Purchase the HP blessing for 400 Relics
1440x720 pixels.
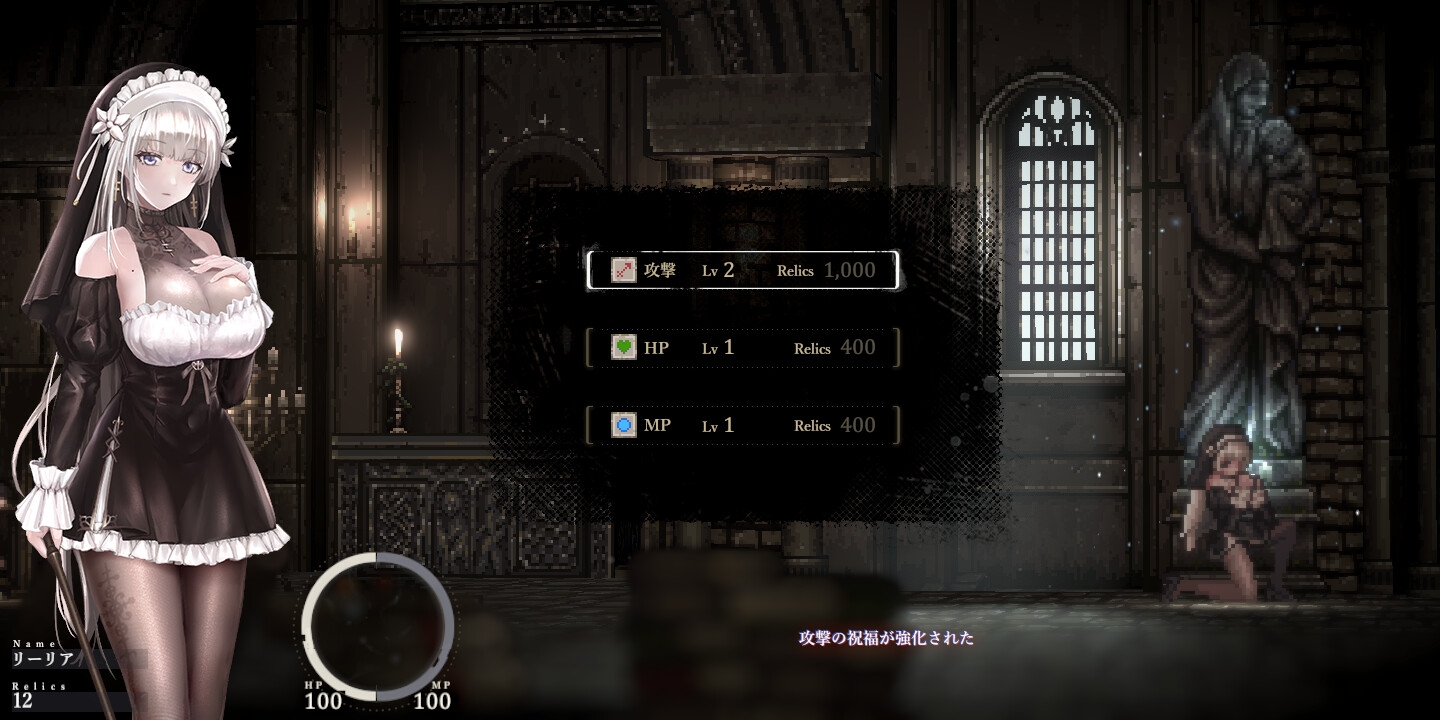tap(743, 347)
